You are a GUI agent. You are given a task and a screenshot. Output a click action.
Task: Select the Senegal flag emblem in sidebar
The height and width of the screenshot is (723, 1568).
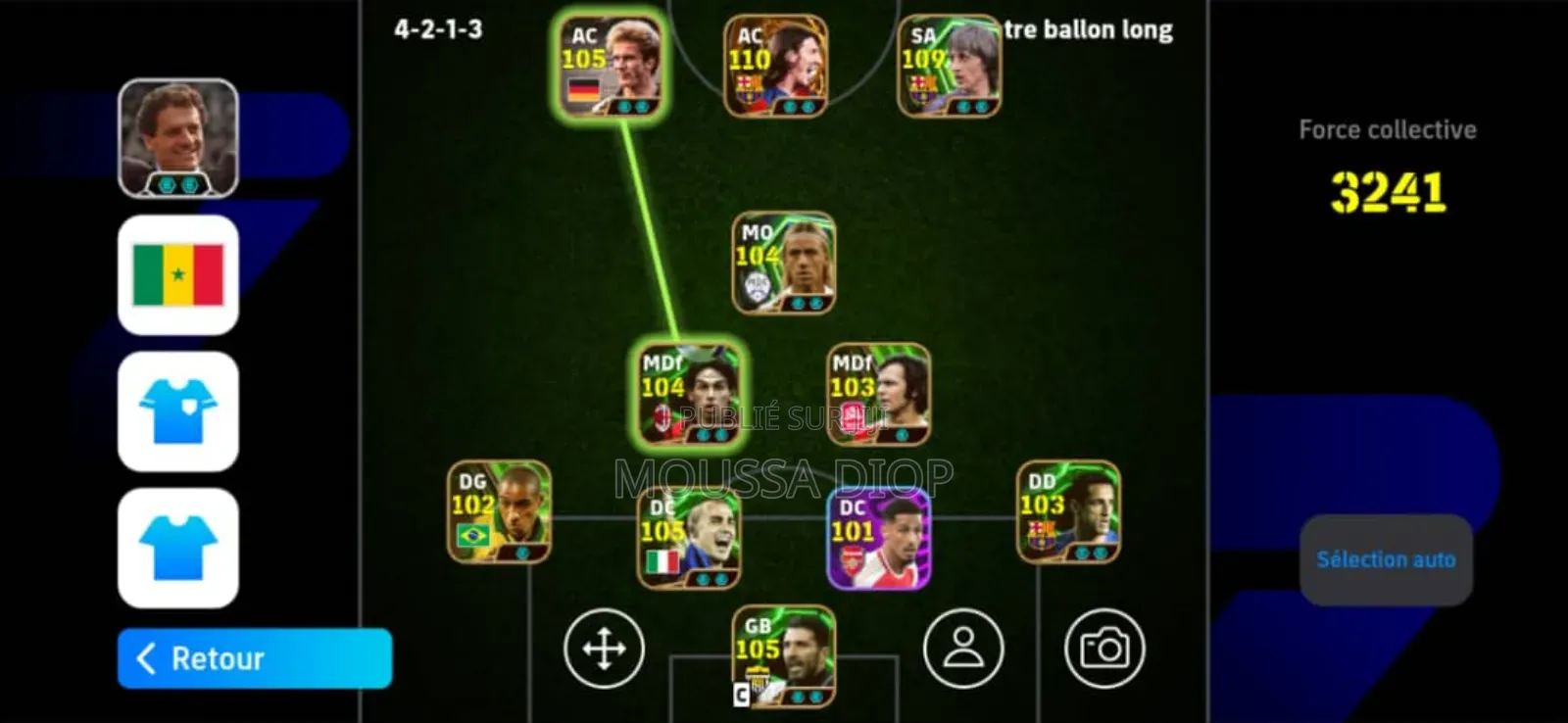(x=176, y=275)
